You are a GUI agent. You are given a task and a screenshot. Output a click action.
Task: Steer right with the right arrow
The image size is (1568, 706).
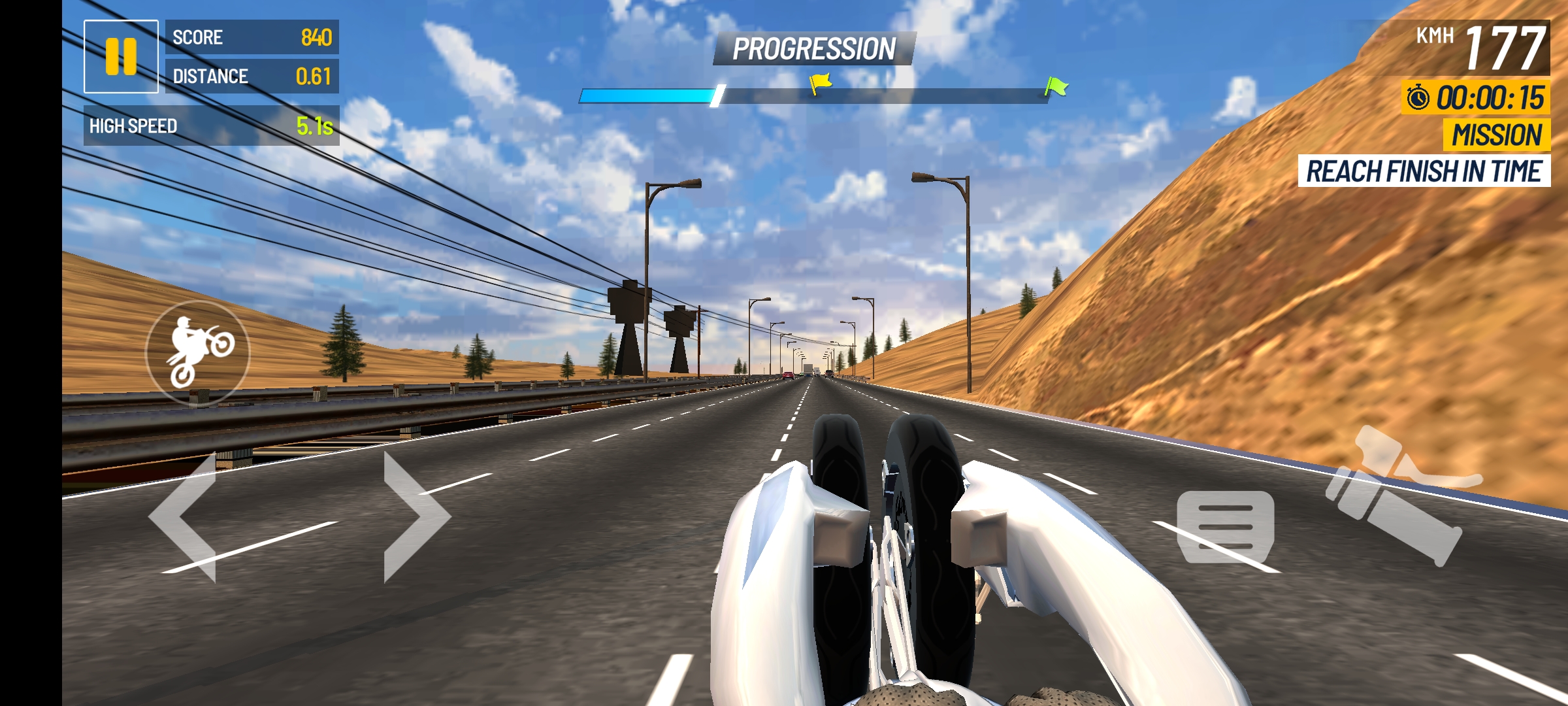[x=416, y=516]
